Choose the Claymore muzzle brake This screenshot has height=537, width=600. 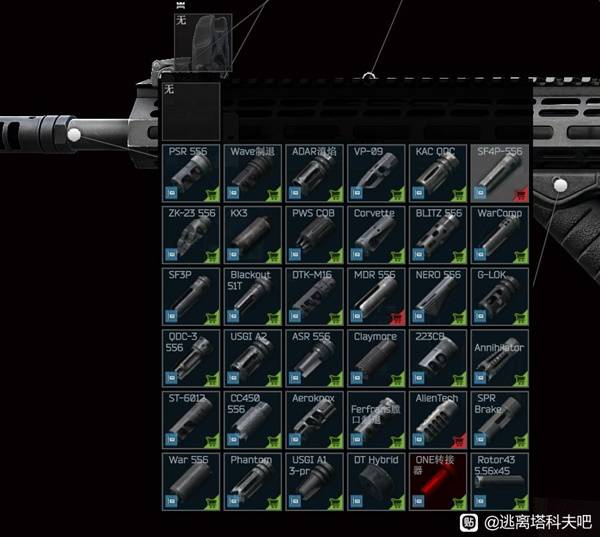(376, 358)
